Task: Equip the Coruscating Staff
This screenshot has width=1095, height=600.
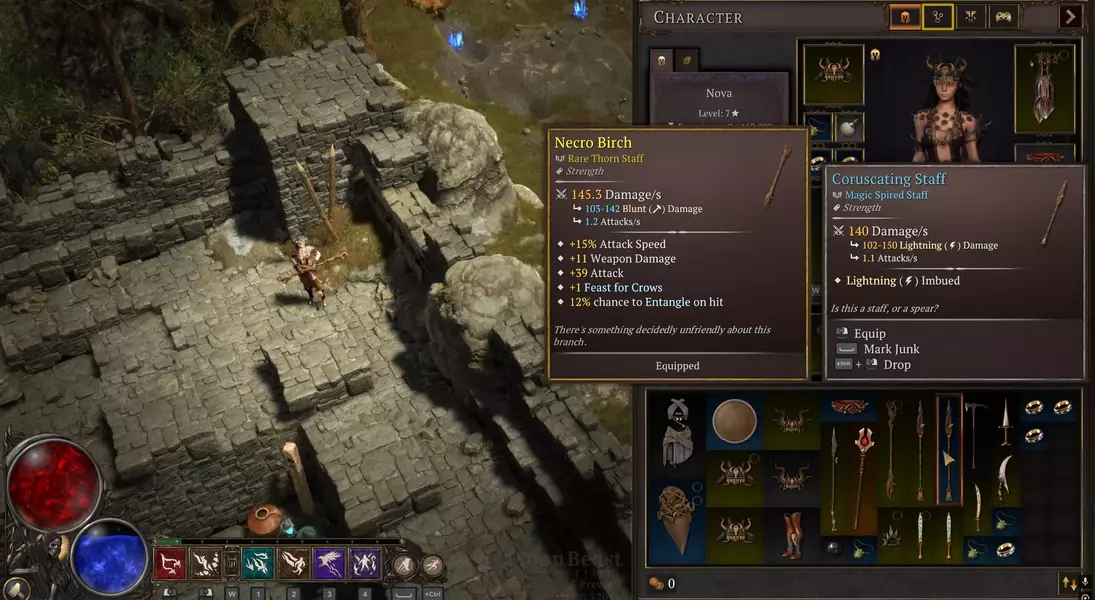Action: [869, 333]
